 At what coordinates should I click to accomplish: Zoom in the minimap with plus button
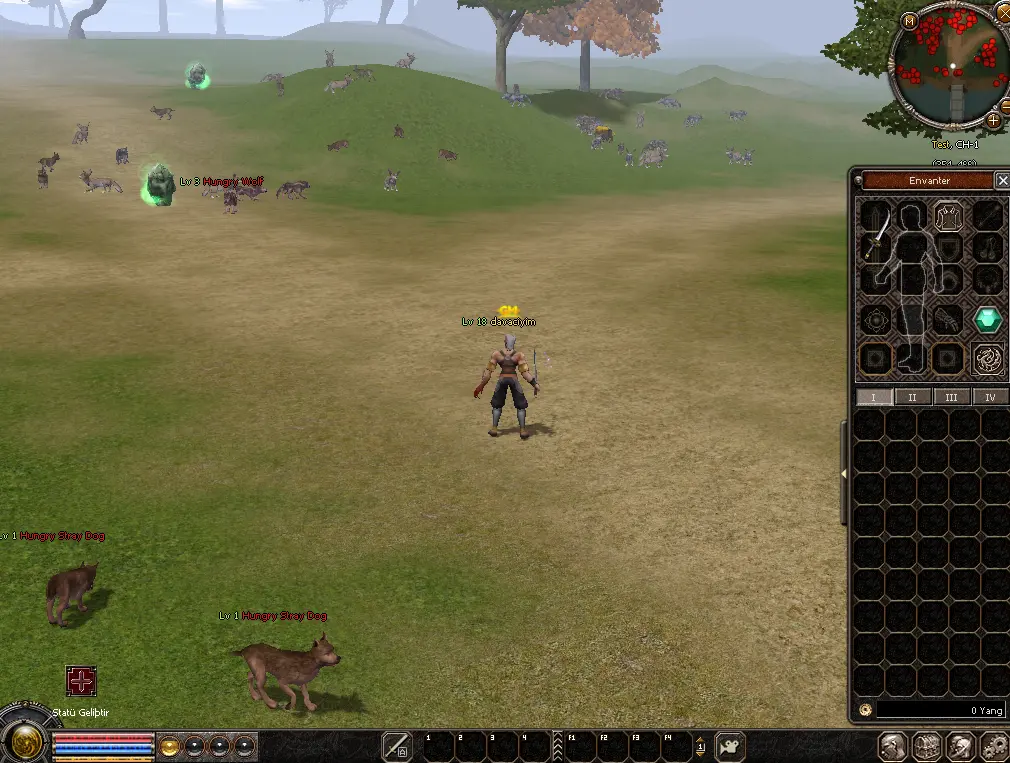tap(993, 120)
